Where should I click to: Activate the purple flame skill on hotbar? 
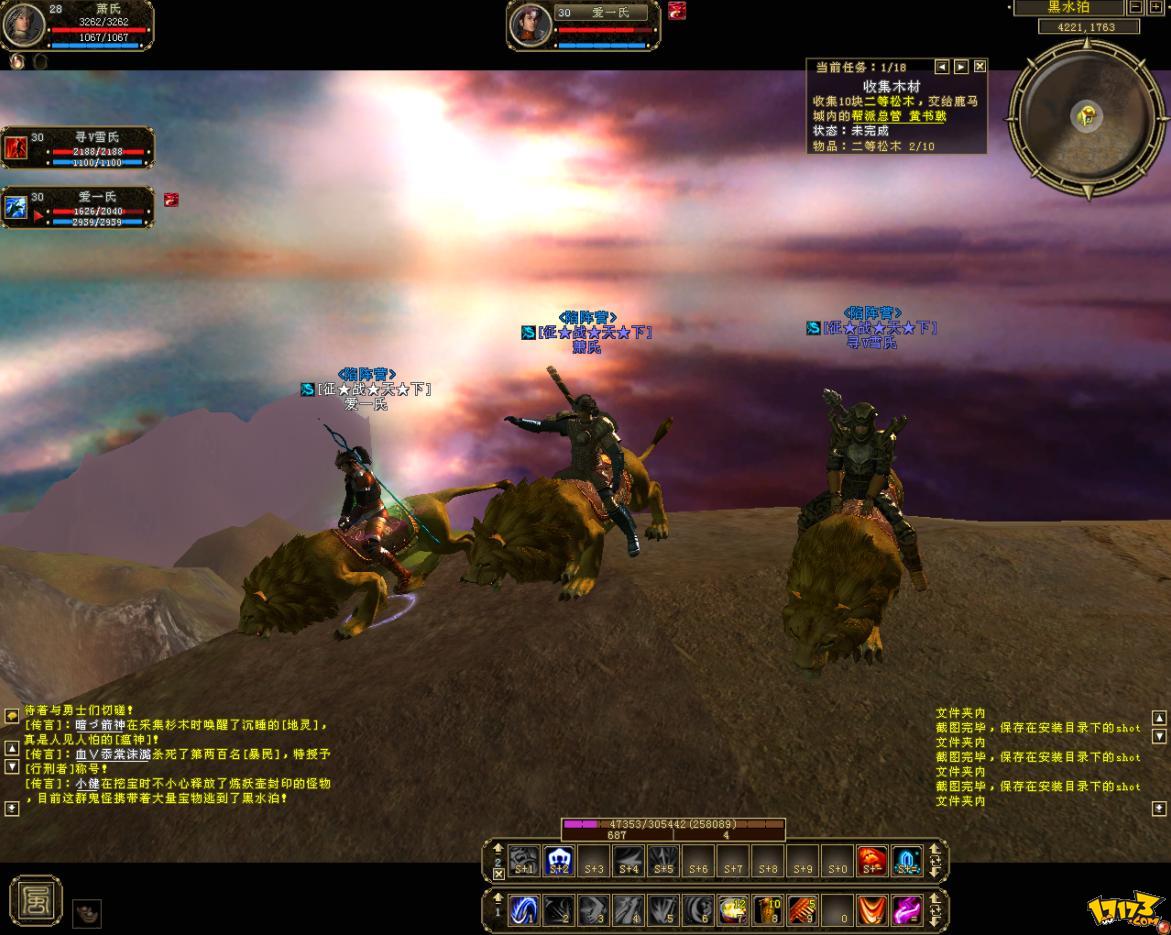coord(907,910)
